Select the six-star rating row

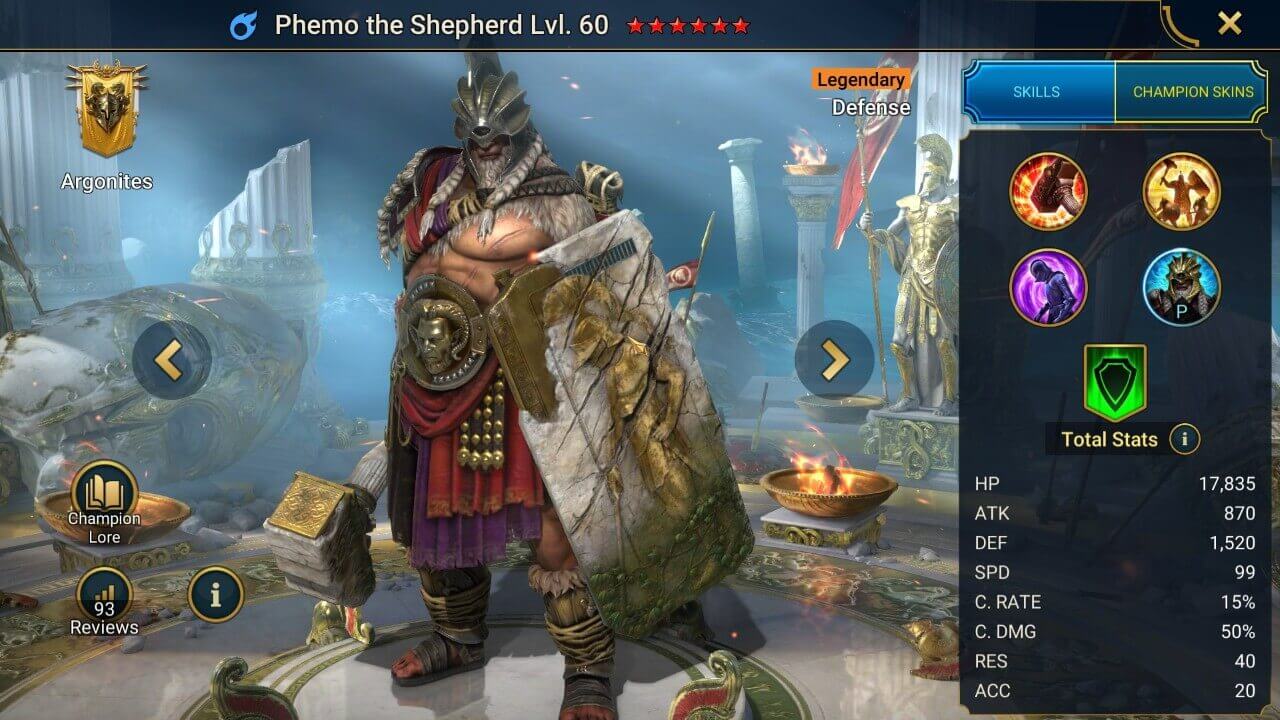pyautogui.click(x=689, y=27)
